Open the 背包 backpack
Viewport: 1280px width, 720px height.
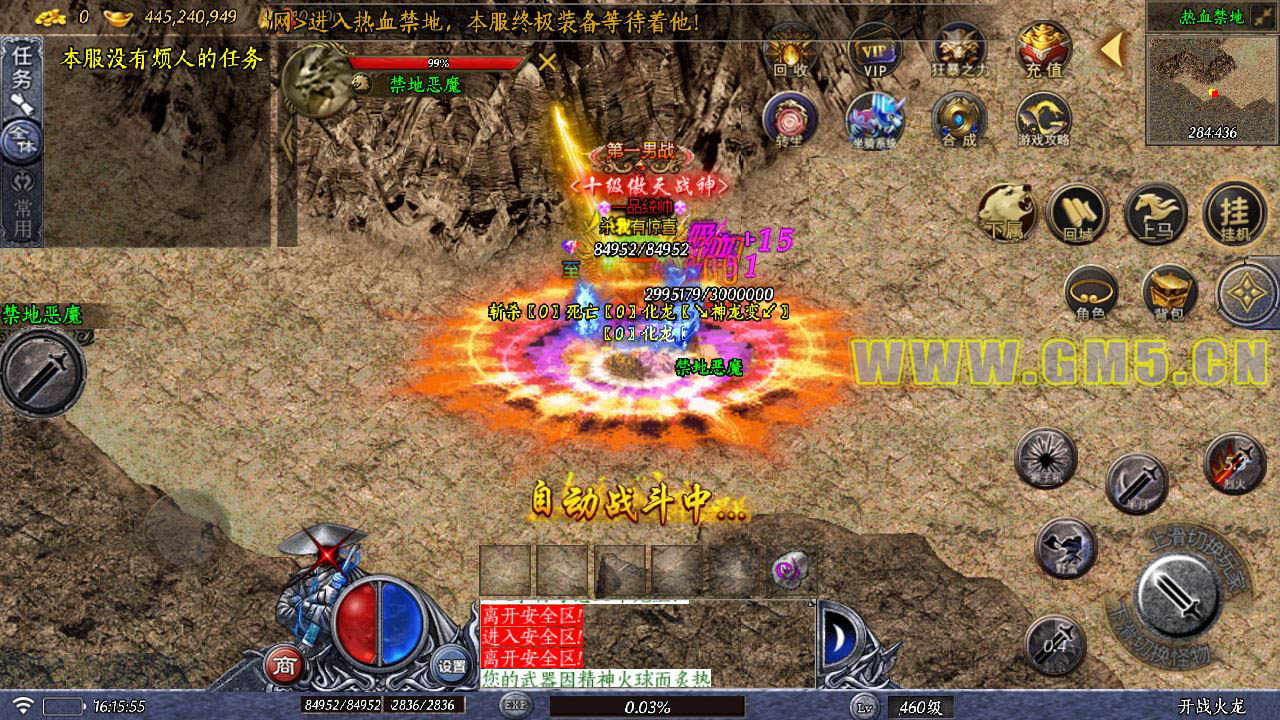coord(1169,293)
